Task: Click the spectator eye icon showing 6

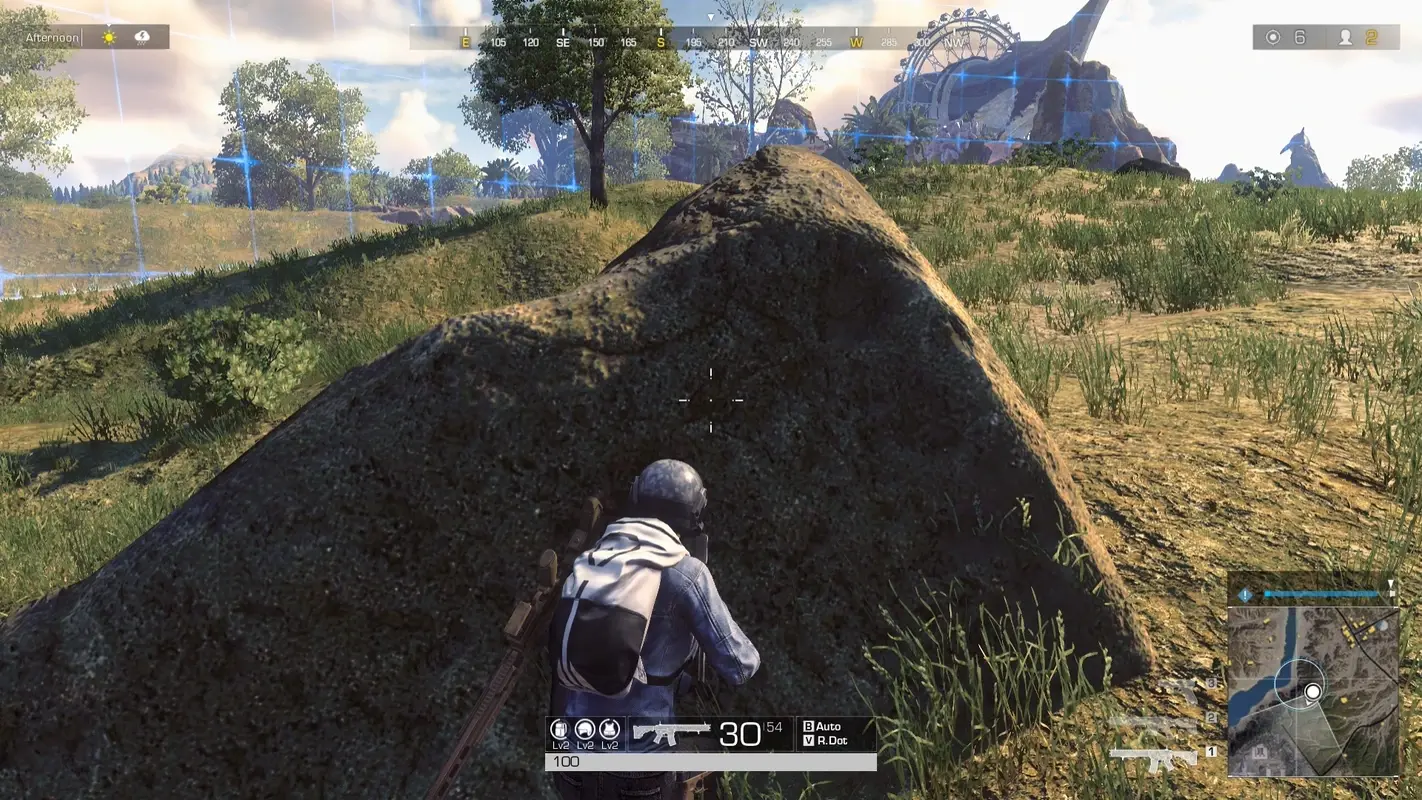Action: tap(1273, 36)
